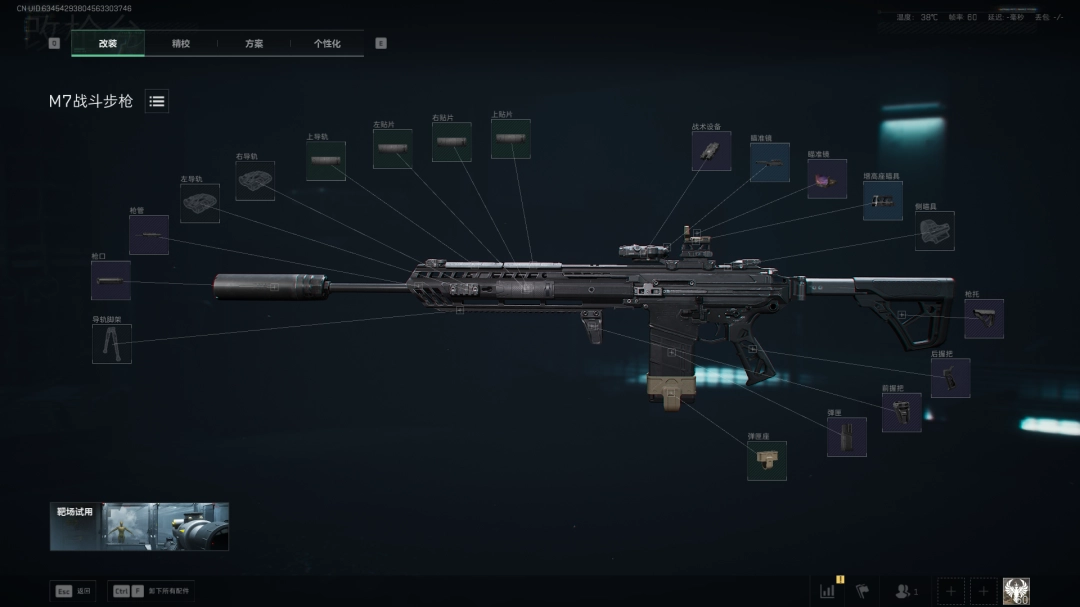This screenshot has width=1080, height=607.
Task: Select the 上导轨 top rail slot
Action: click(x=326, y=161)
